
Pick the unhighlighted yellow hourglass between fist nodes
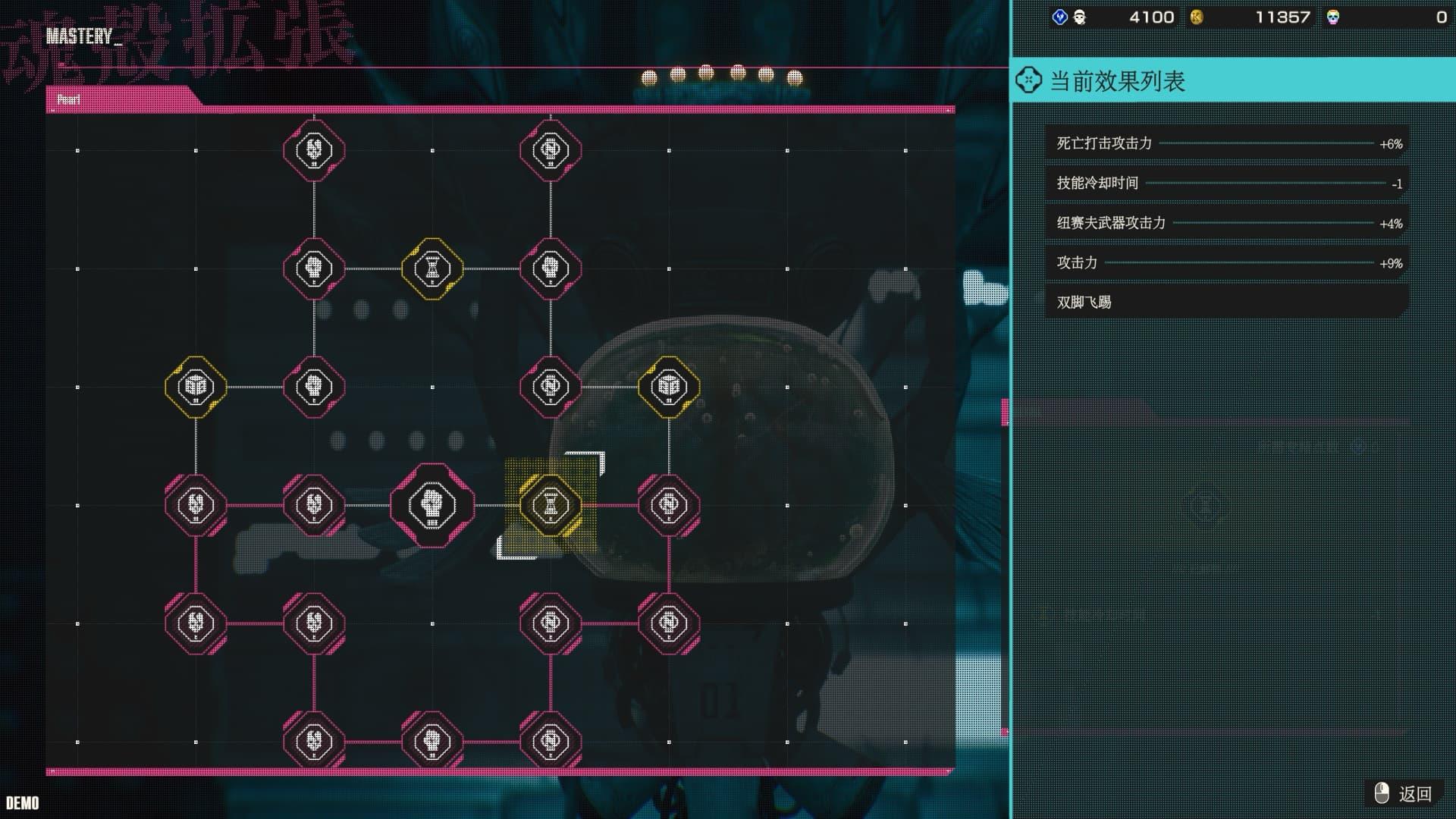click(432, 268)
